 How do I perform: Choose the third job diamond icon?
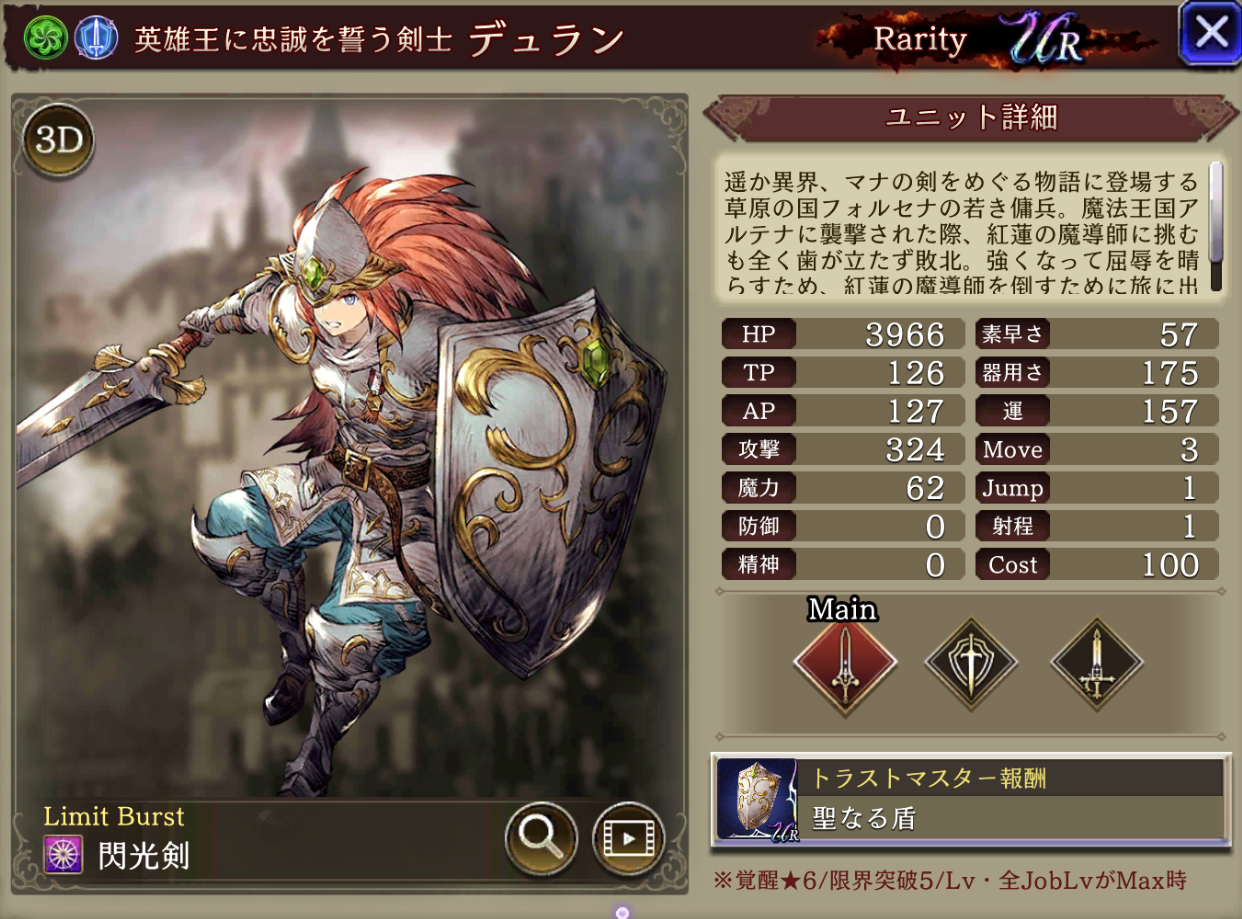point(1096,662)
